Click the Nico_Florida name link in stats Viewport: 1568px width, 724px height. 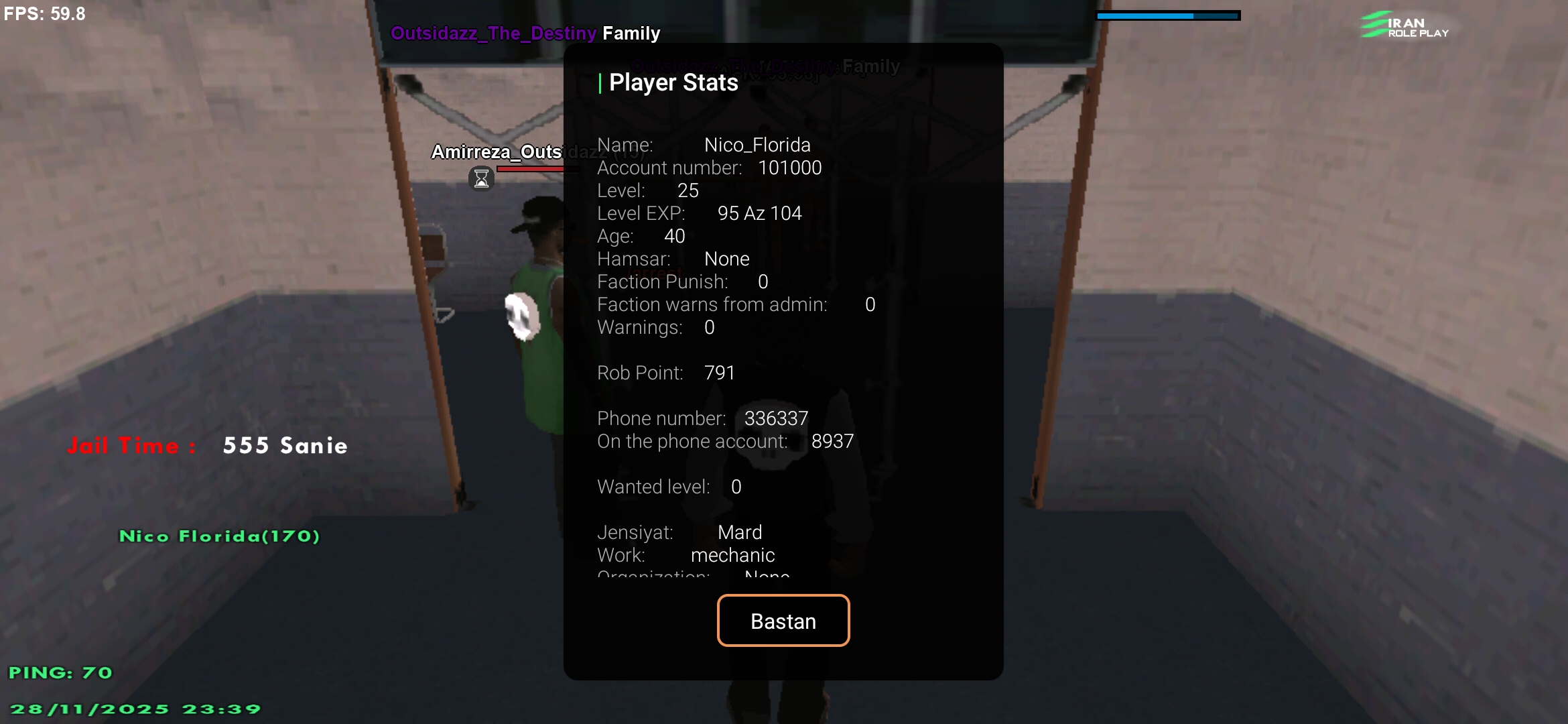coord(757,144)
